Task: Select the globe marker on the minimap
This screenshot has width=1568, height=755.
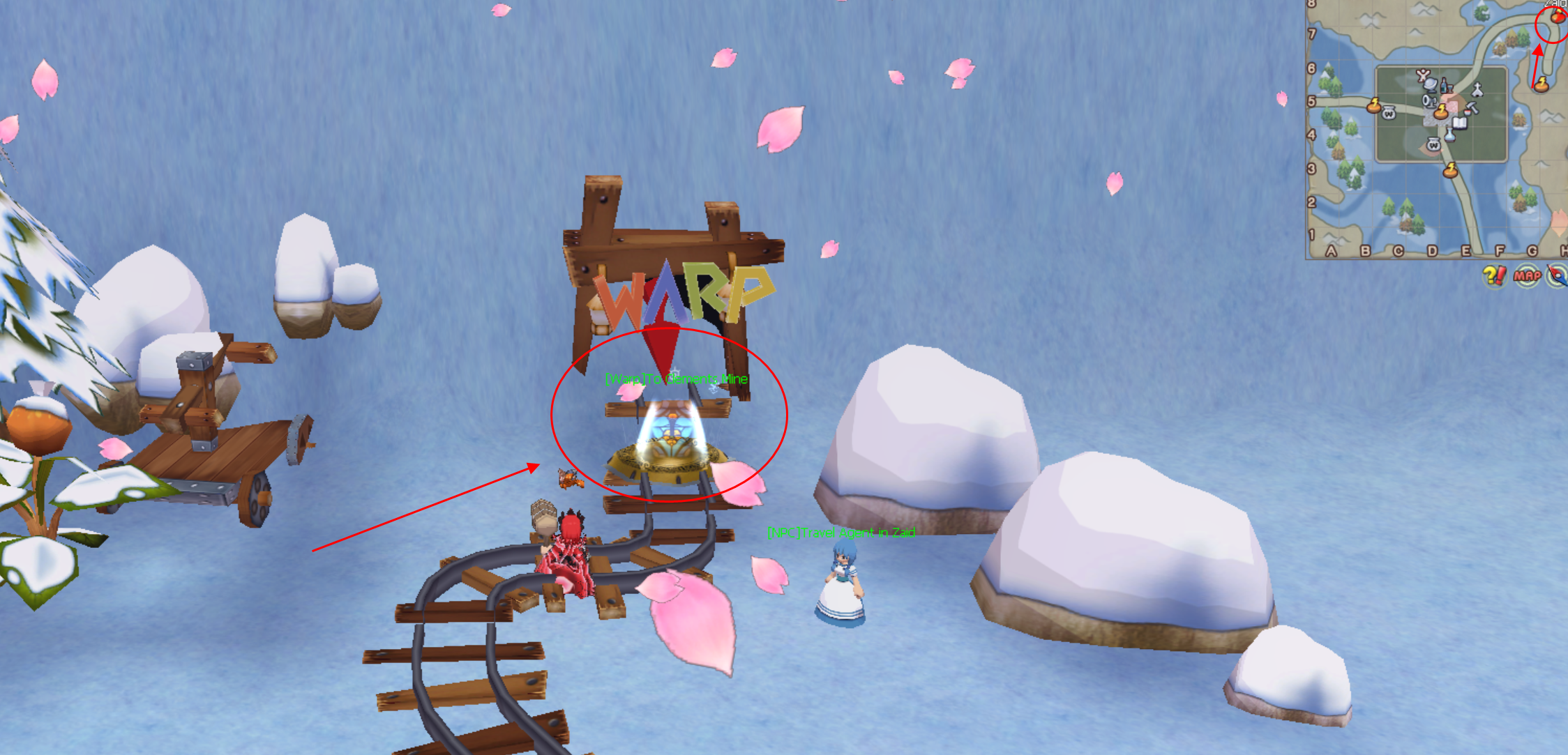Action: tap(1431, 84)
